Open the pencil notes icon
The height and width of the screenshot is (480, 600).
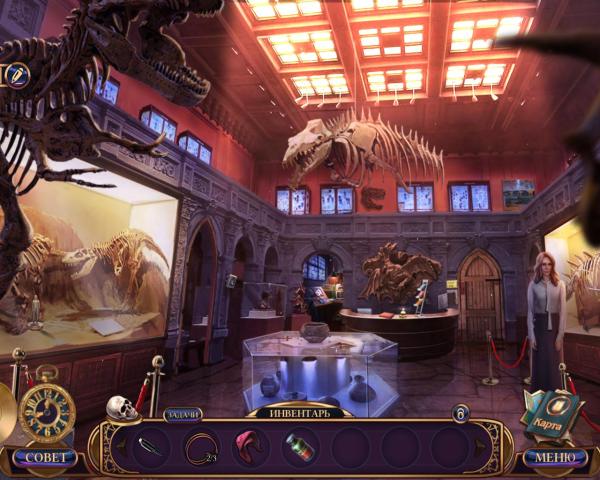(17, 75)
